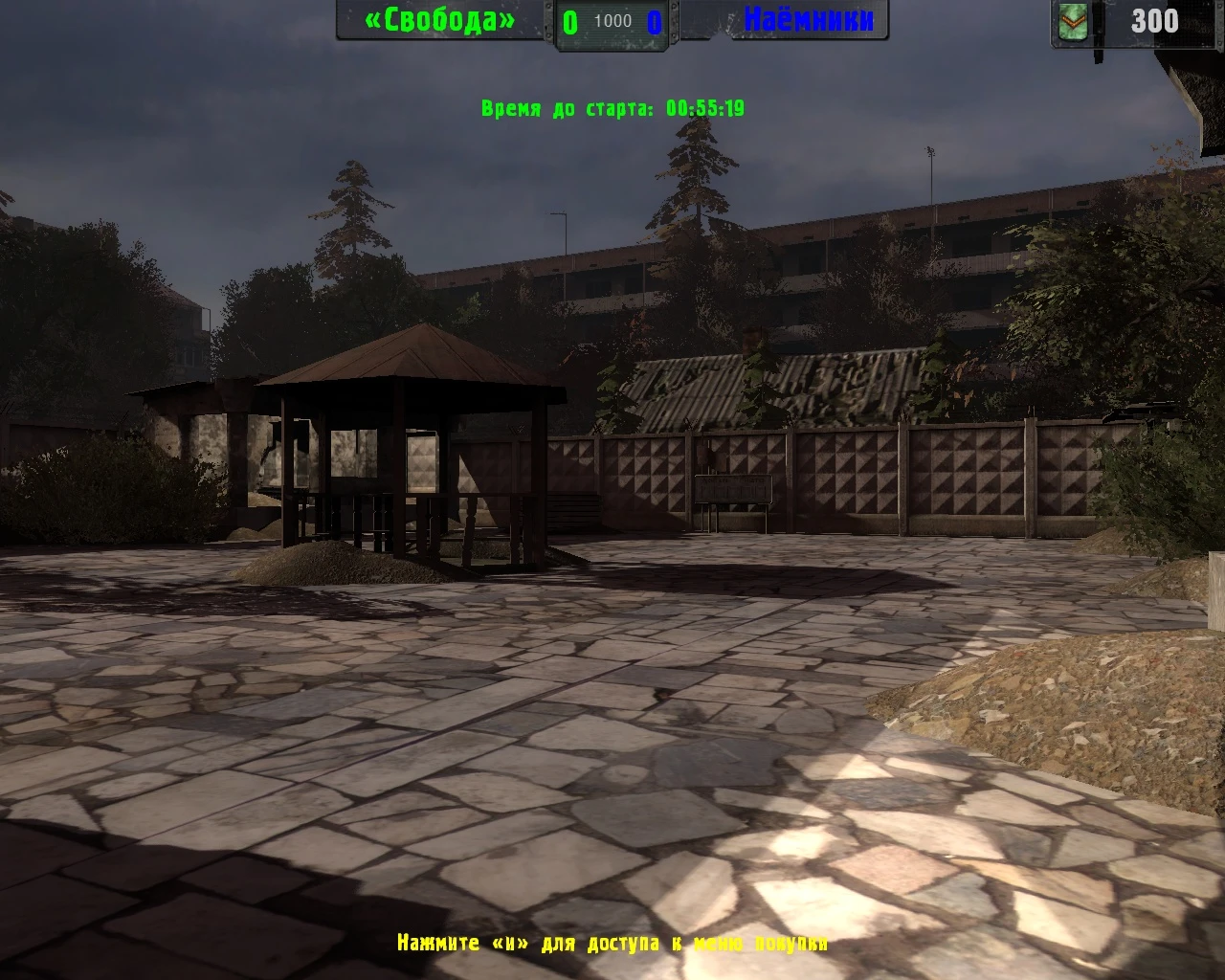Click the Наёмники faction nameplate

807,21
